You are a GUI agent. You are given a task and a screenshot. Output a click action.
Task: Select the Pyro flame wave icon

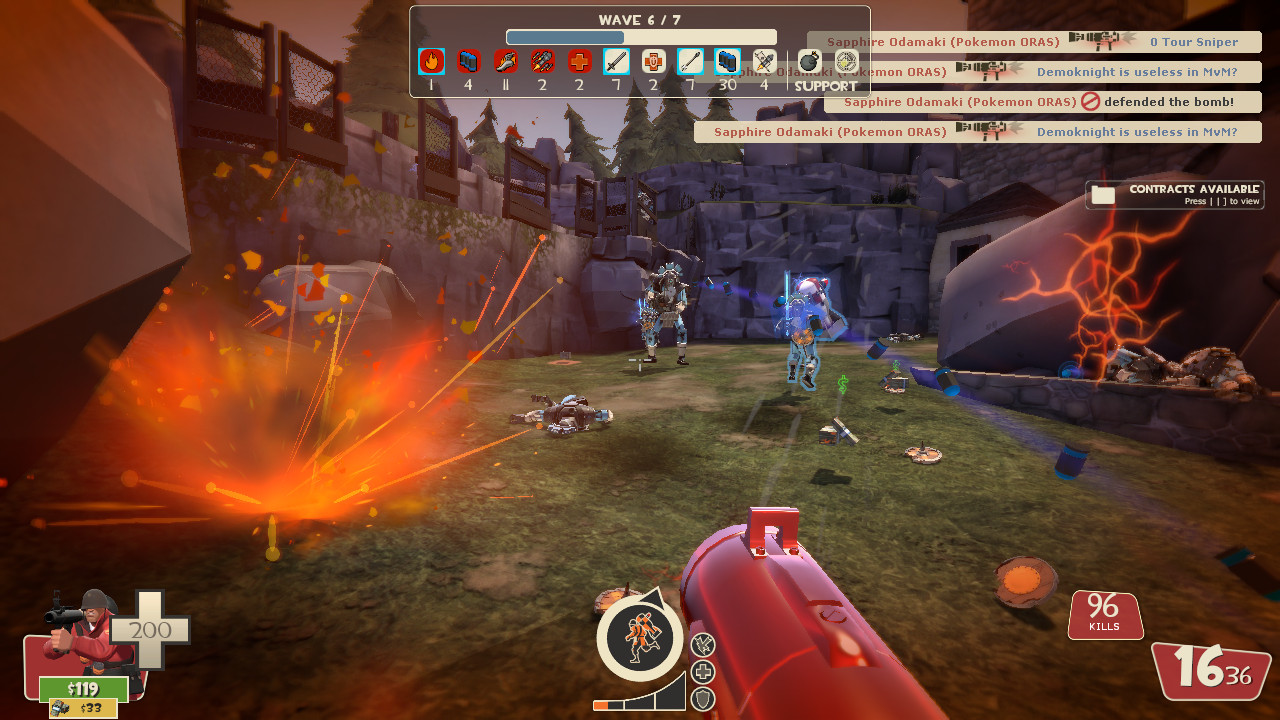pos(430,62)
